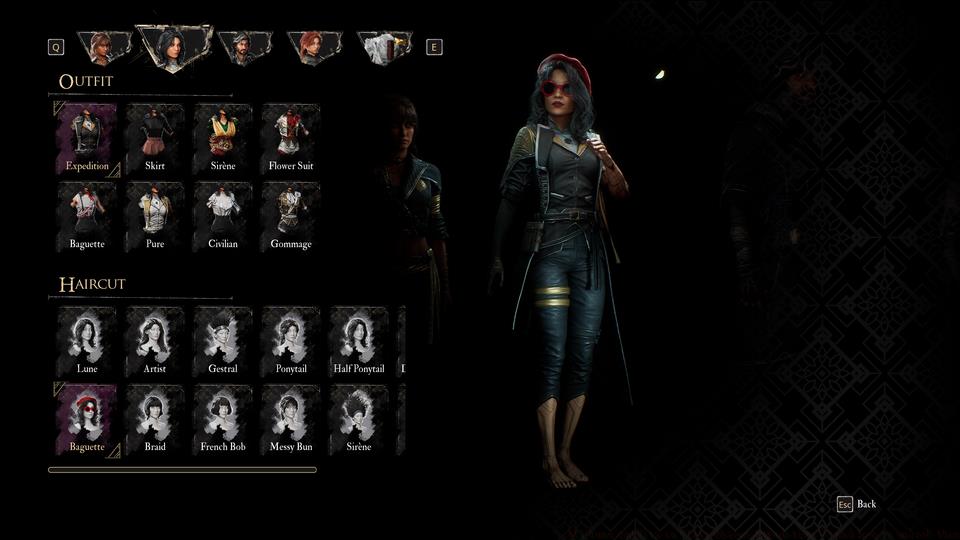Select the Baguette outfit tile
The height and width of the screenshot is (540, 960).
pos(87,216)
